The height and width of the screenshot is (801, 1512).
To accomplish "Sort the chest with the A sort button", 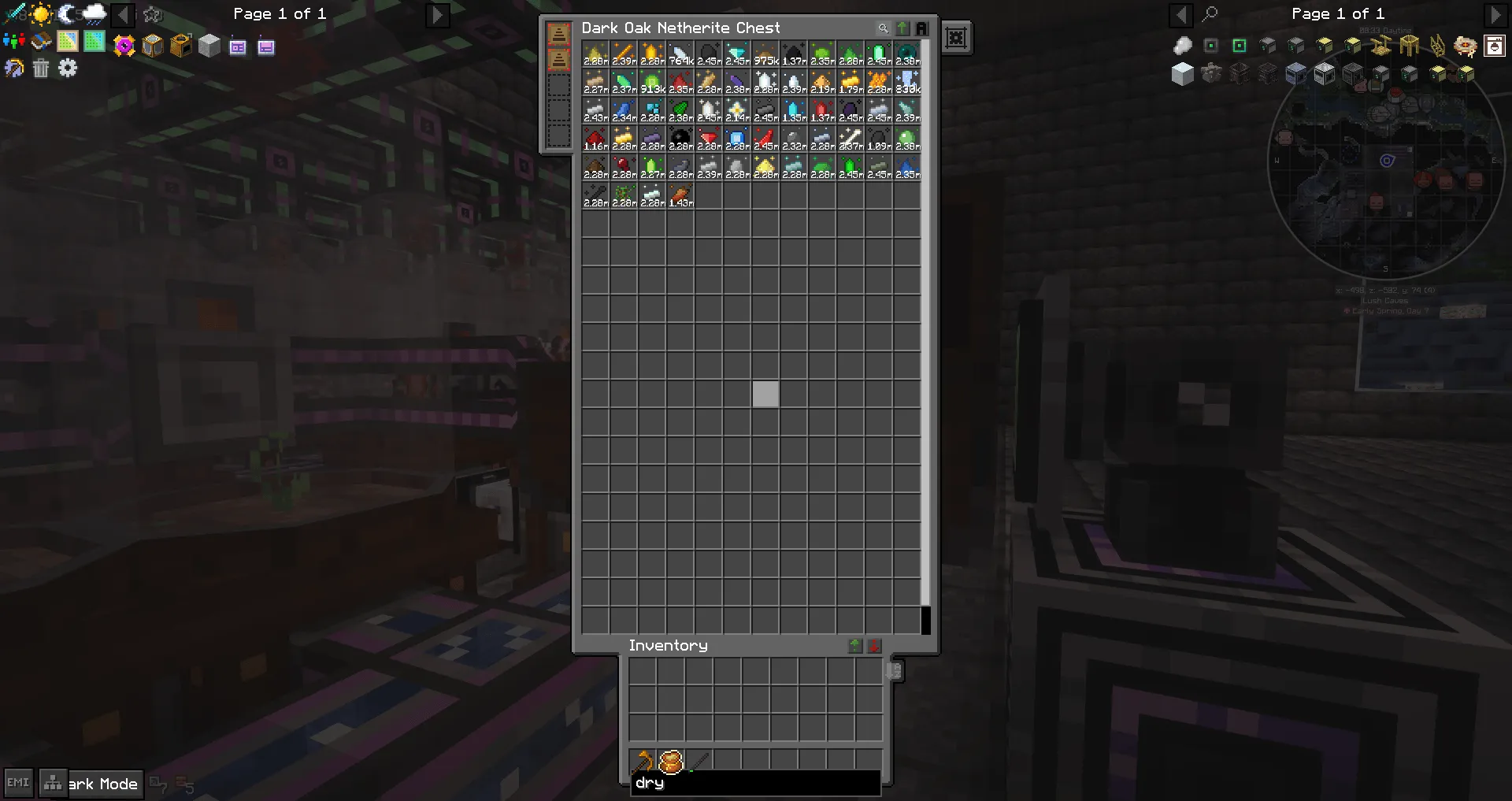I will (x=922, y=28).
